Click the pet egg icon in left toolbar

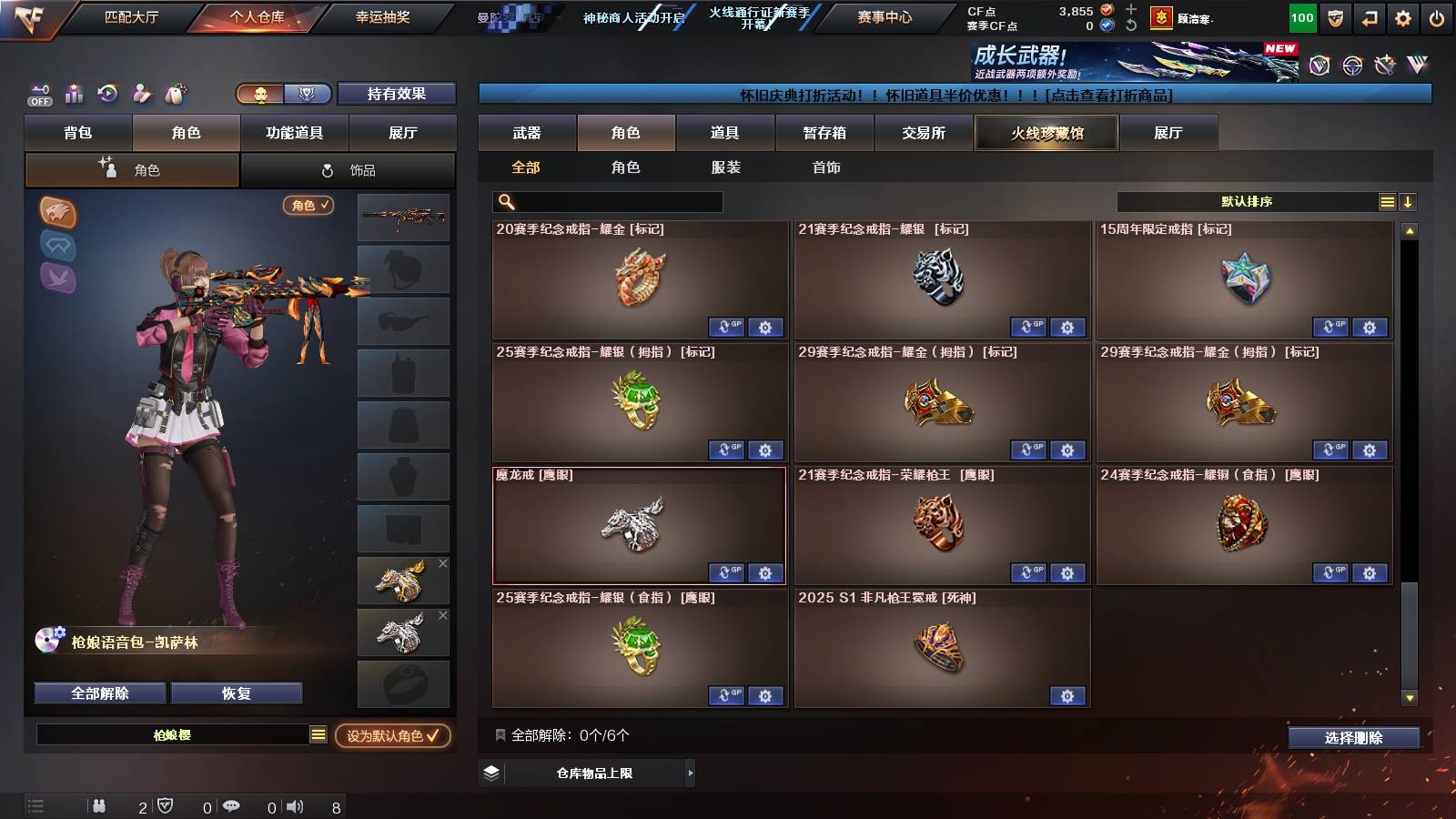coord(175,94)
